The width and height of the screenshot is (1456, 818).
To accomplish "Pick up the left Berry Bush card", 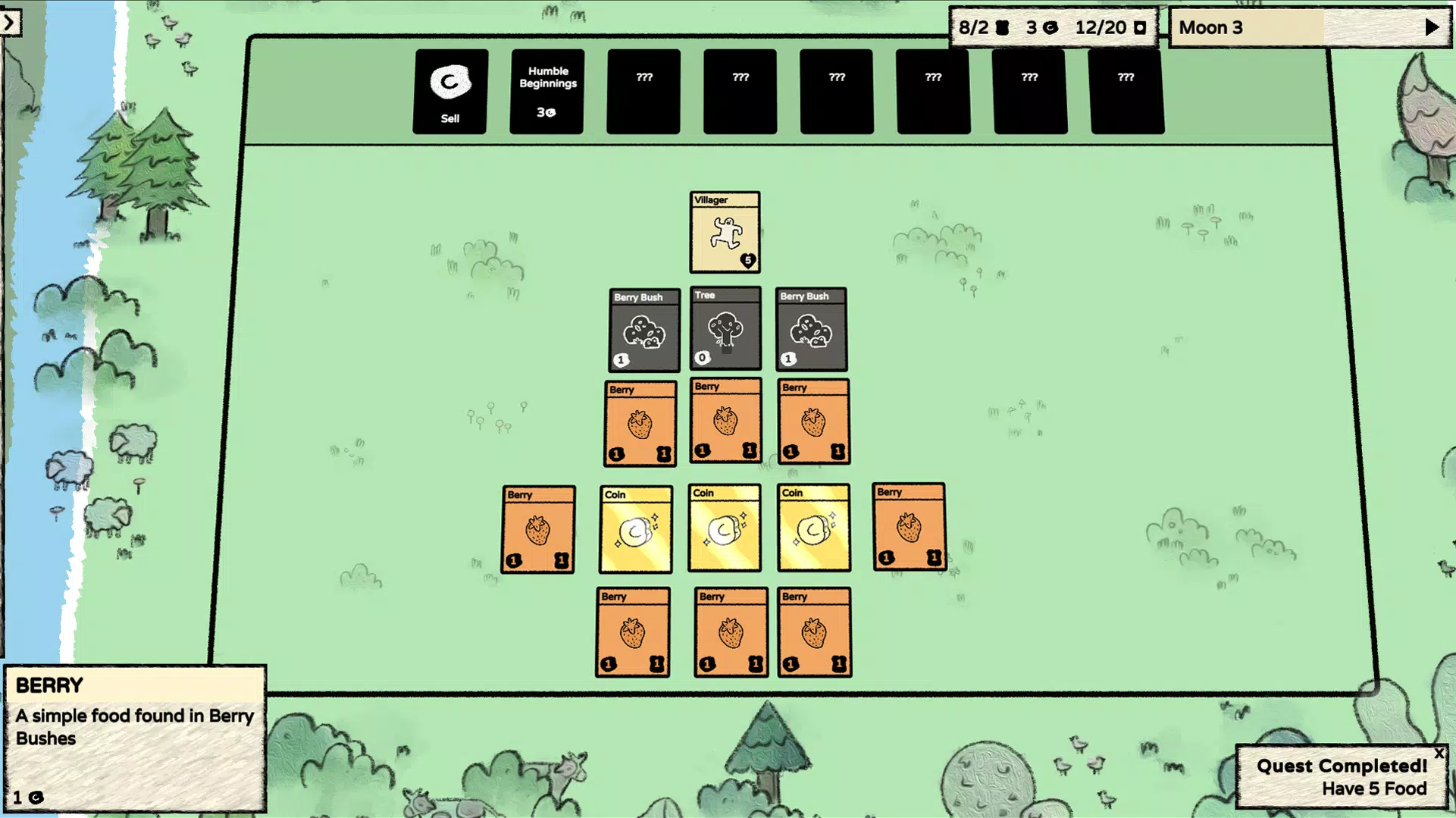I will click(643, 329).
